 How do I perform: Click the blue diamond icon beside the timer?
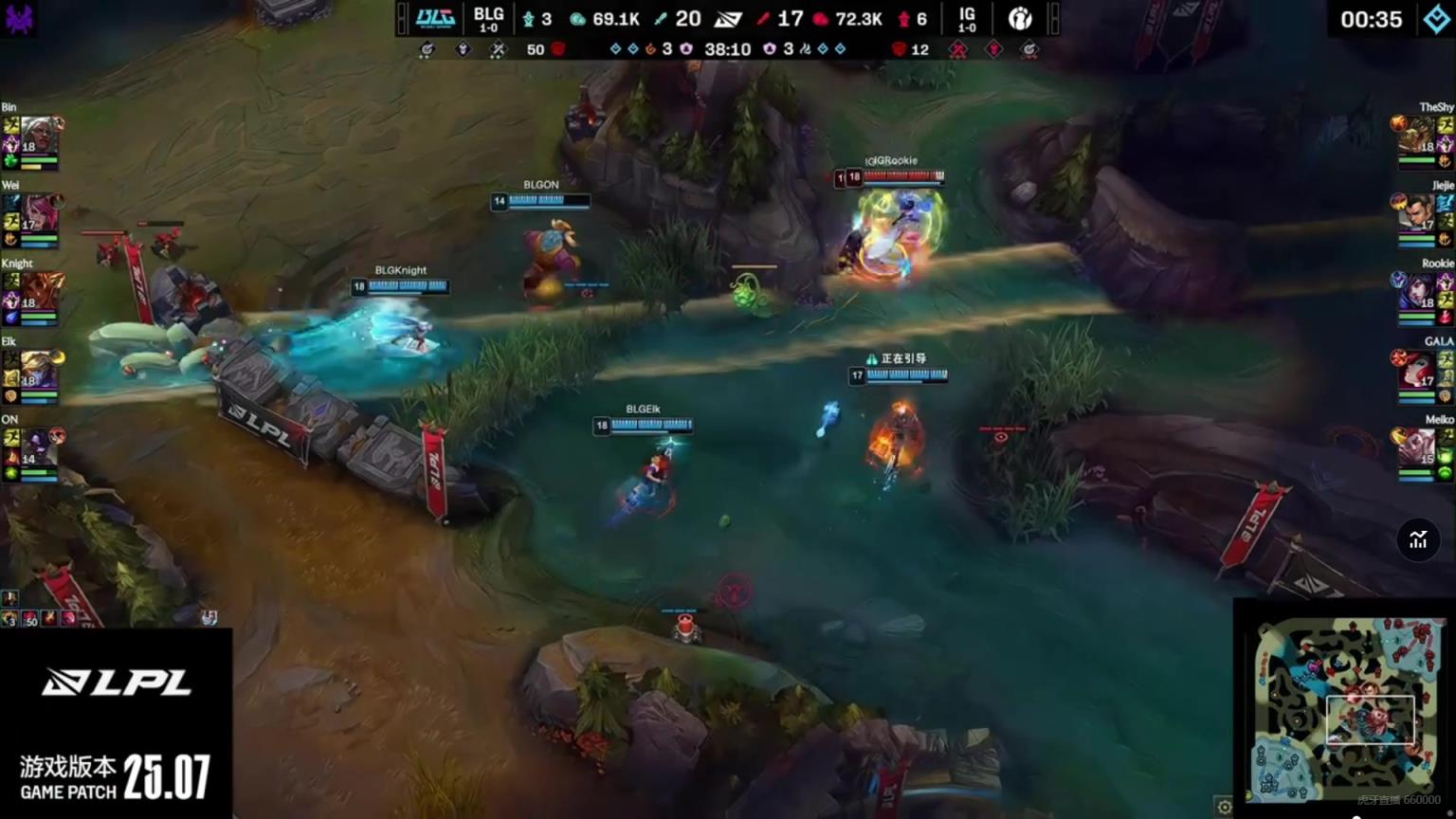pyautogui.click(x=1437, y=19)
